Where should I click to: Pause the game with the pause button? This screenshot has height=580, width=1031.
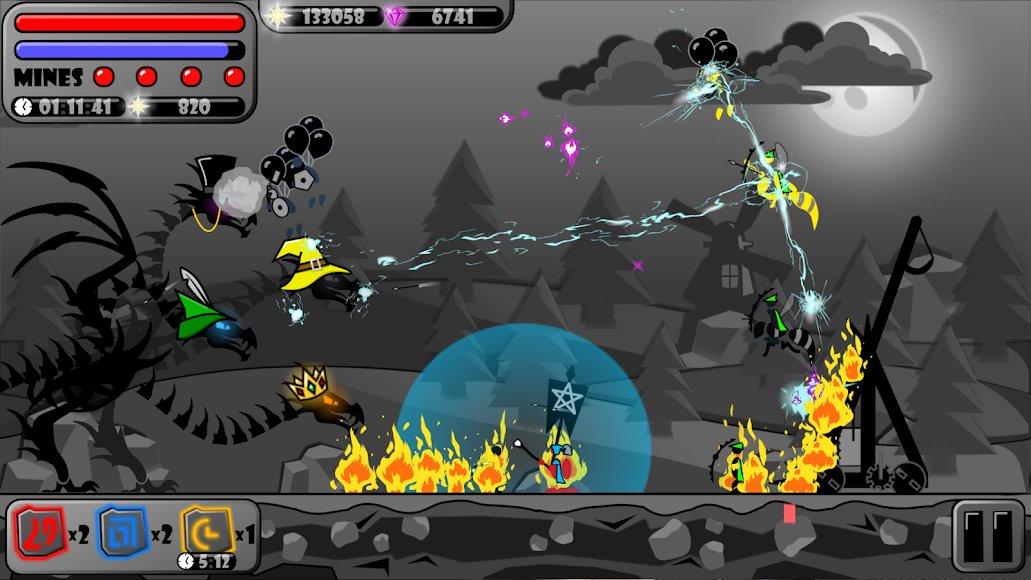(988, 535)
